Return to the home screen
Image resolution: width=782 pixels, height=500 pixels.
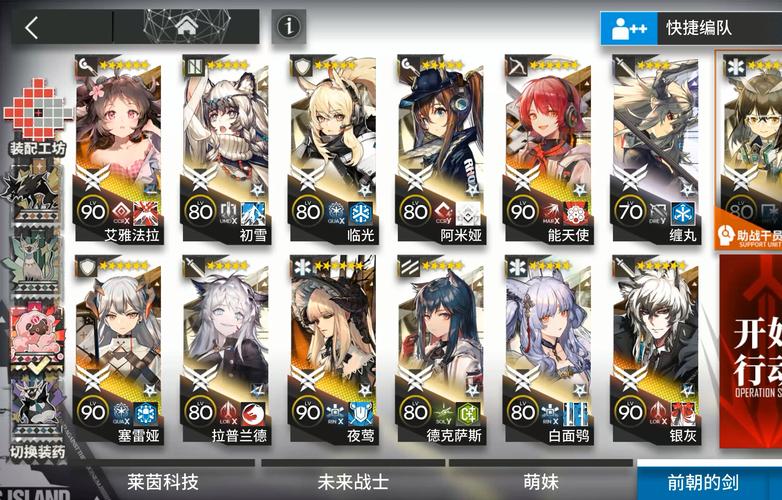pyautogui.click(x=185, y=27)
